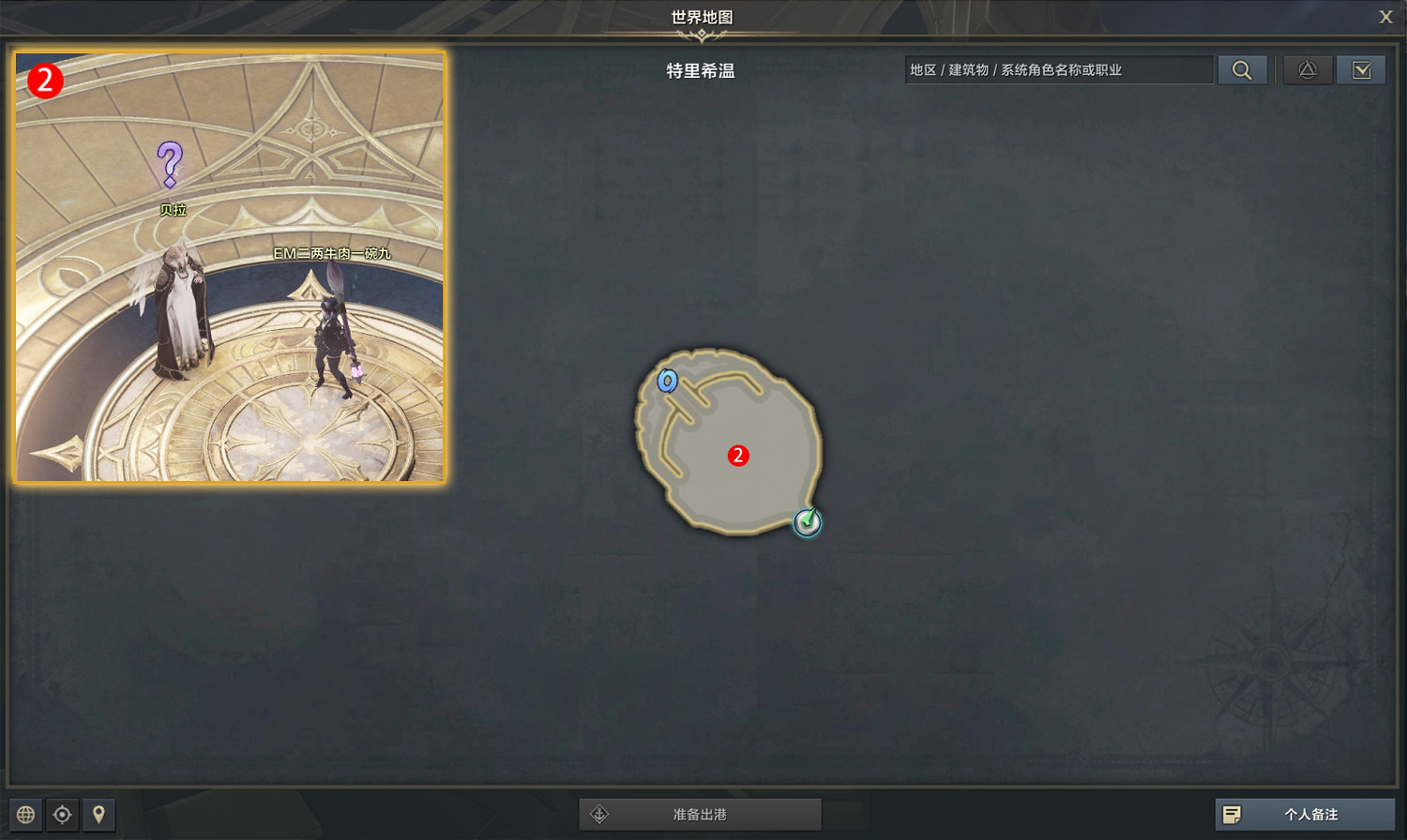
Task: Click the search input field for 地区/建筑物
Action: [1058, 69]
